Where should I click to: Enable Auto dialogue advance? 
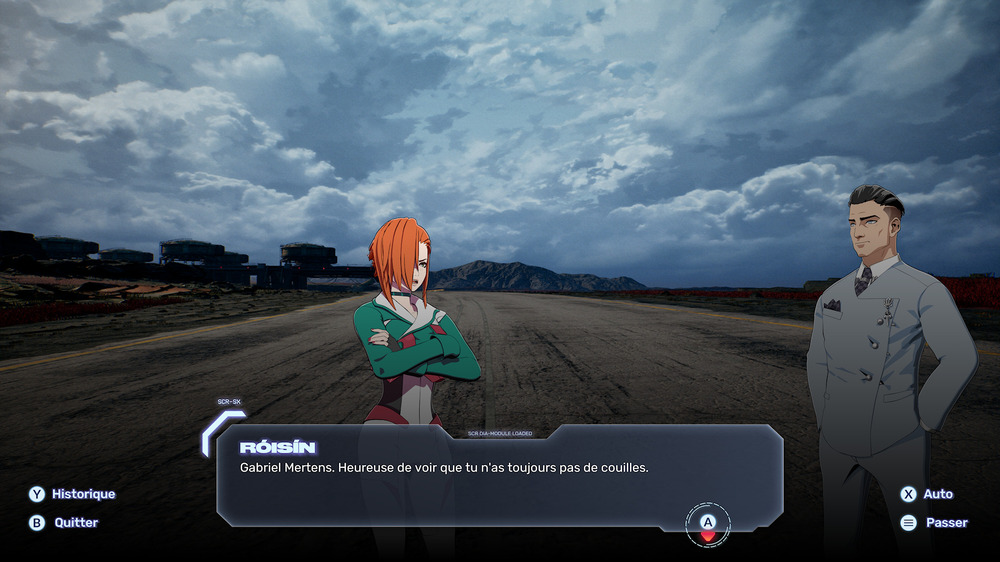click(927, 494)
